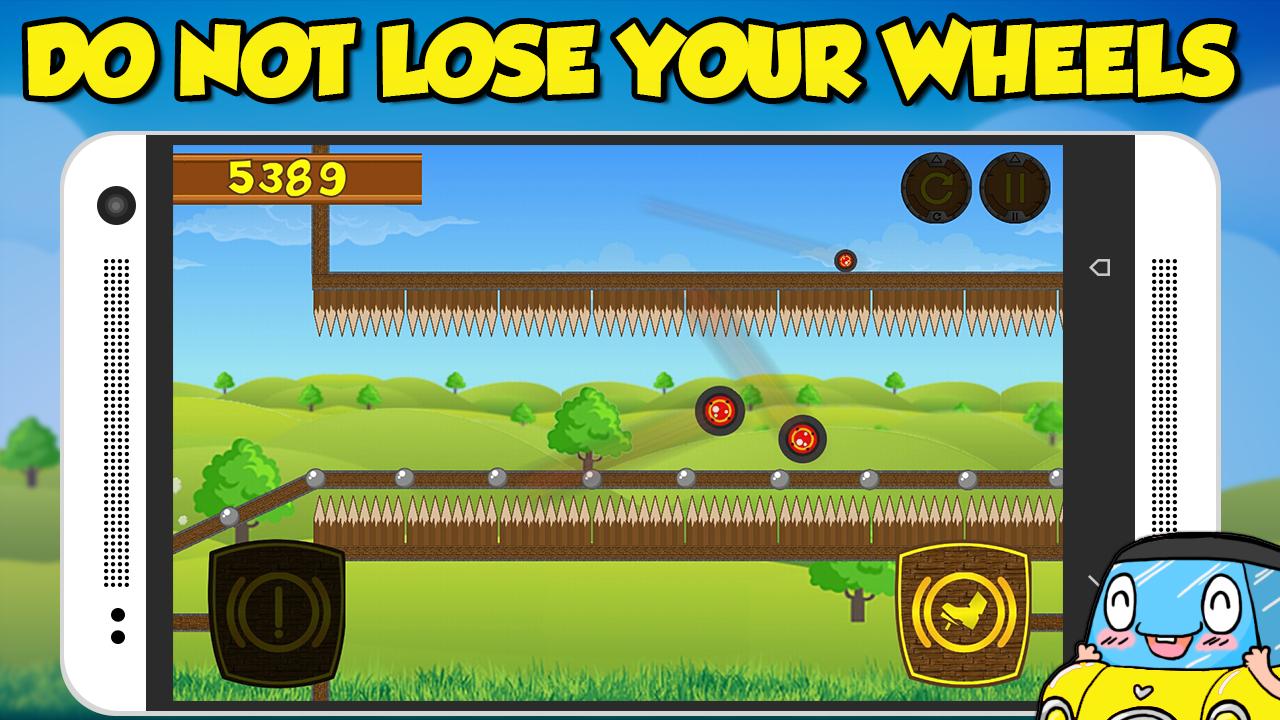Expand the wooden score banner showing 5389

(x=300, y=178)
